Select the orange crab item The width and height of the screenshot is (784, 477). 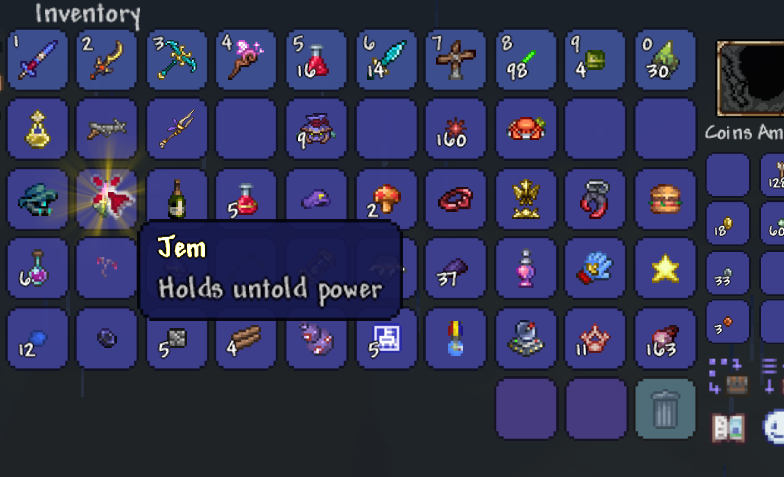click(x=526, y=130)
